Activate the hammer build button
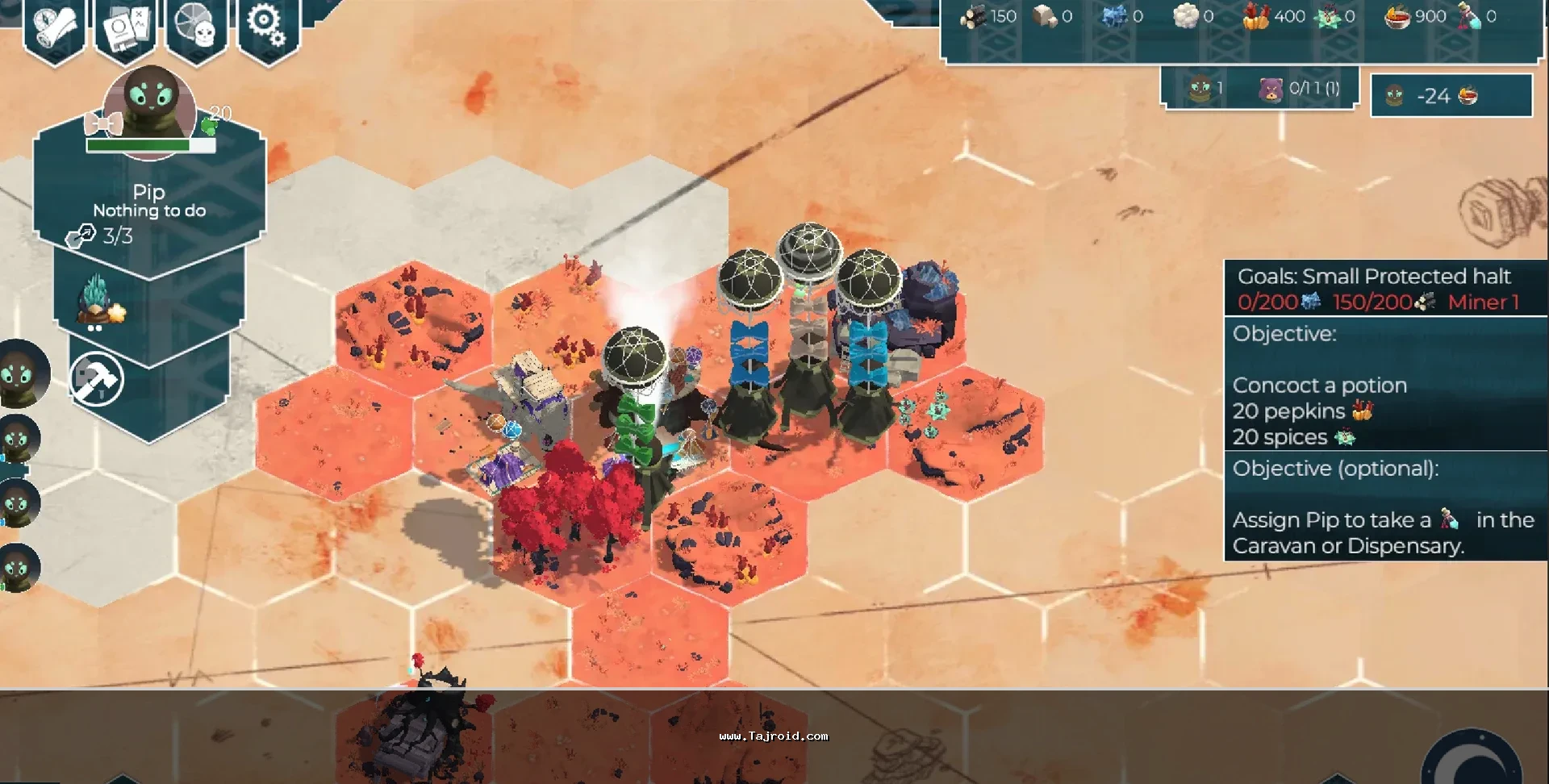 (x=97, y=380)
